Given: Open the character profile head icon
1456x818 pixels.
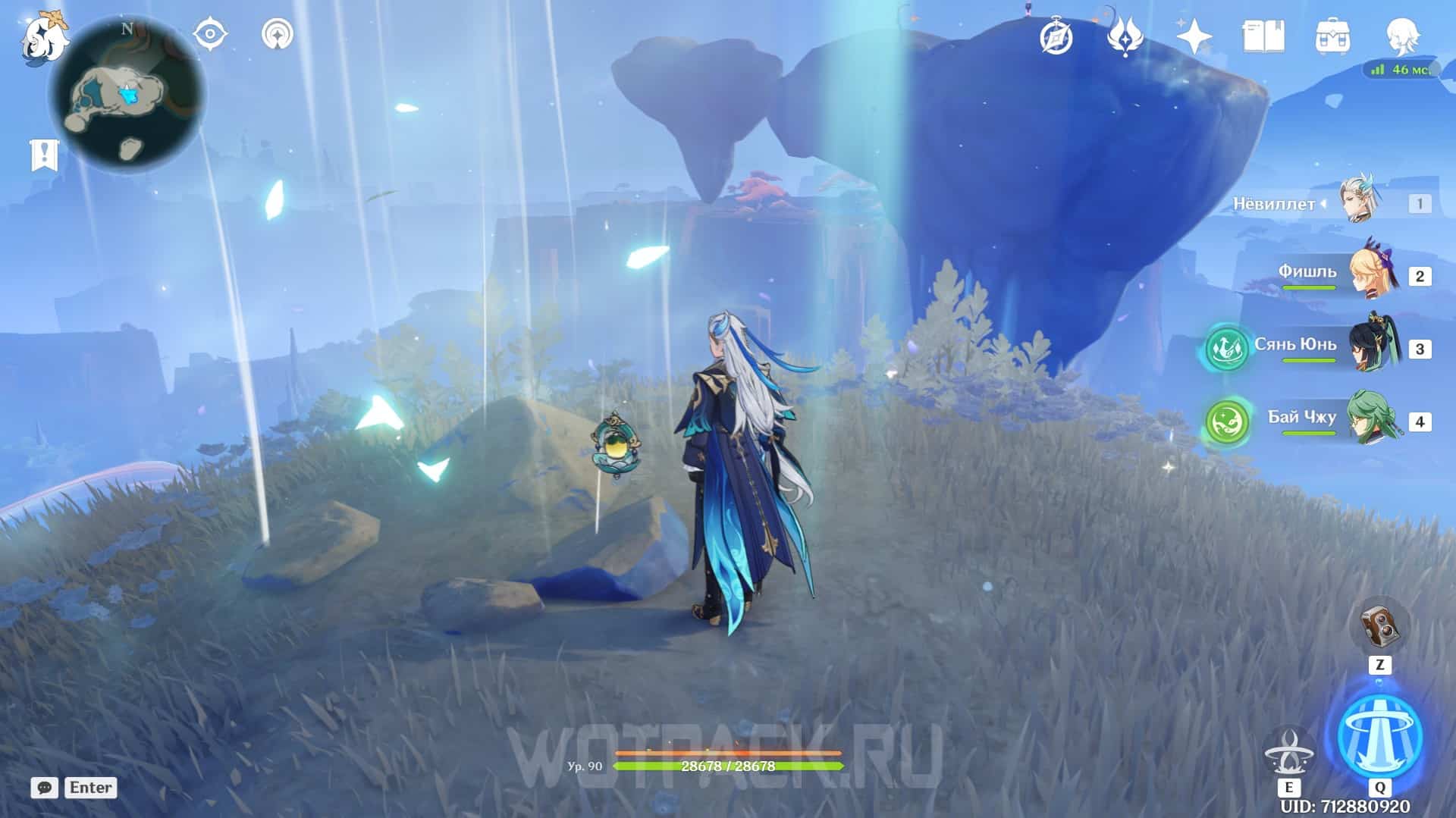Looking at the screenshot, I should point(1401,35).
